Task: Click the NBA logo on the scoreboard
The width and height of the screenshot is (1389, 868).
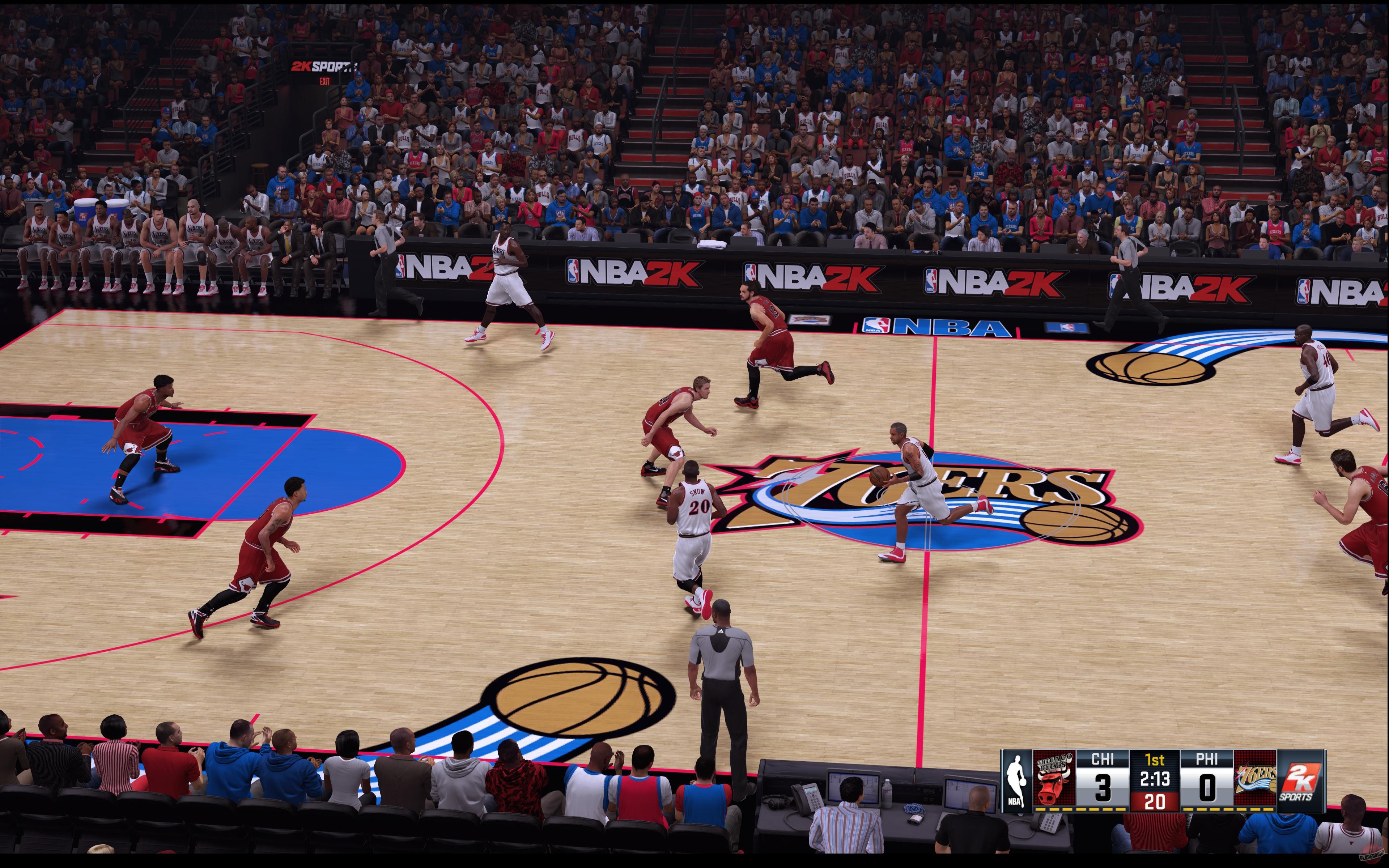Action: 1017,781
